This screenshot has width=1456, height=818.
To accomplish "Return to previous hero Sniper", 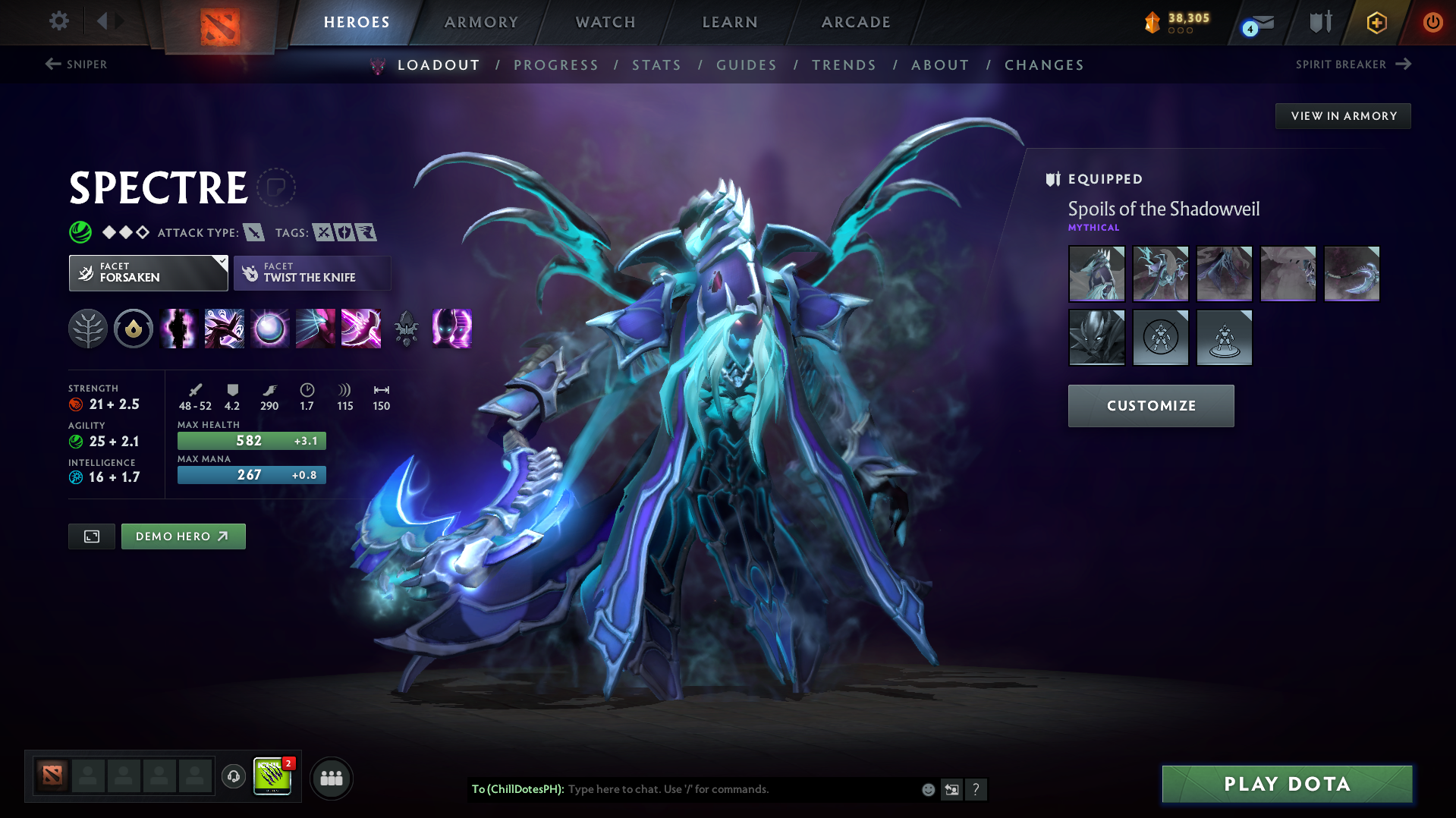I will coord(76,64).
